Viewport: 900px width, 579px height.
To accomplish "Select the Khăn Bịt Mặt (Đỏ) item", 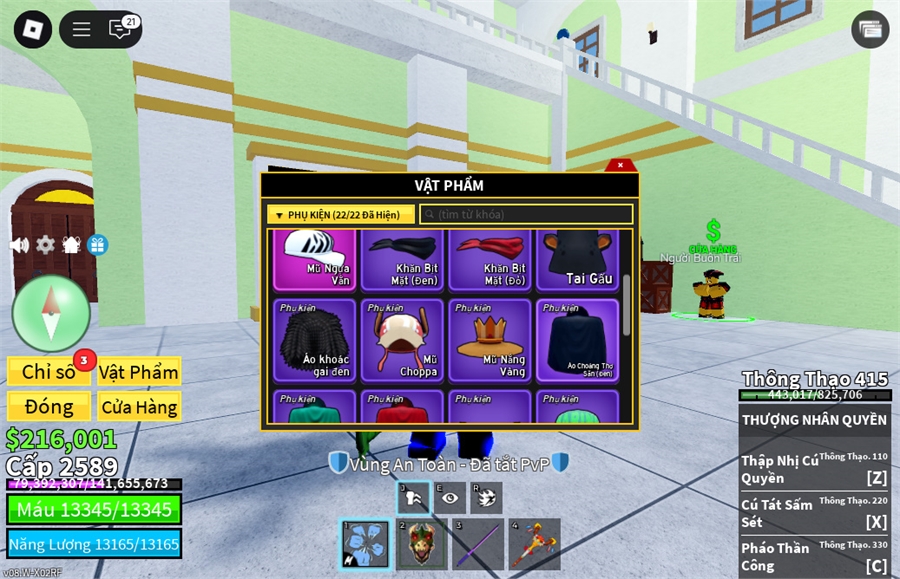I will (x=490, y=258).
